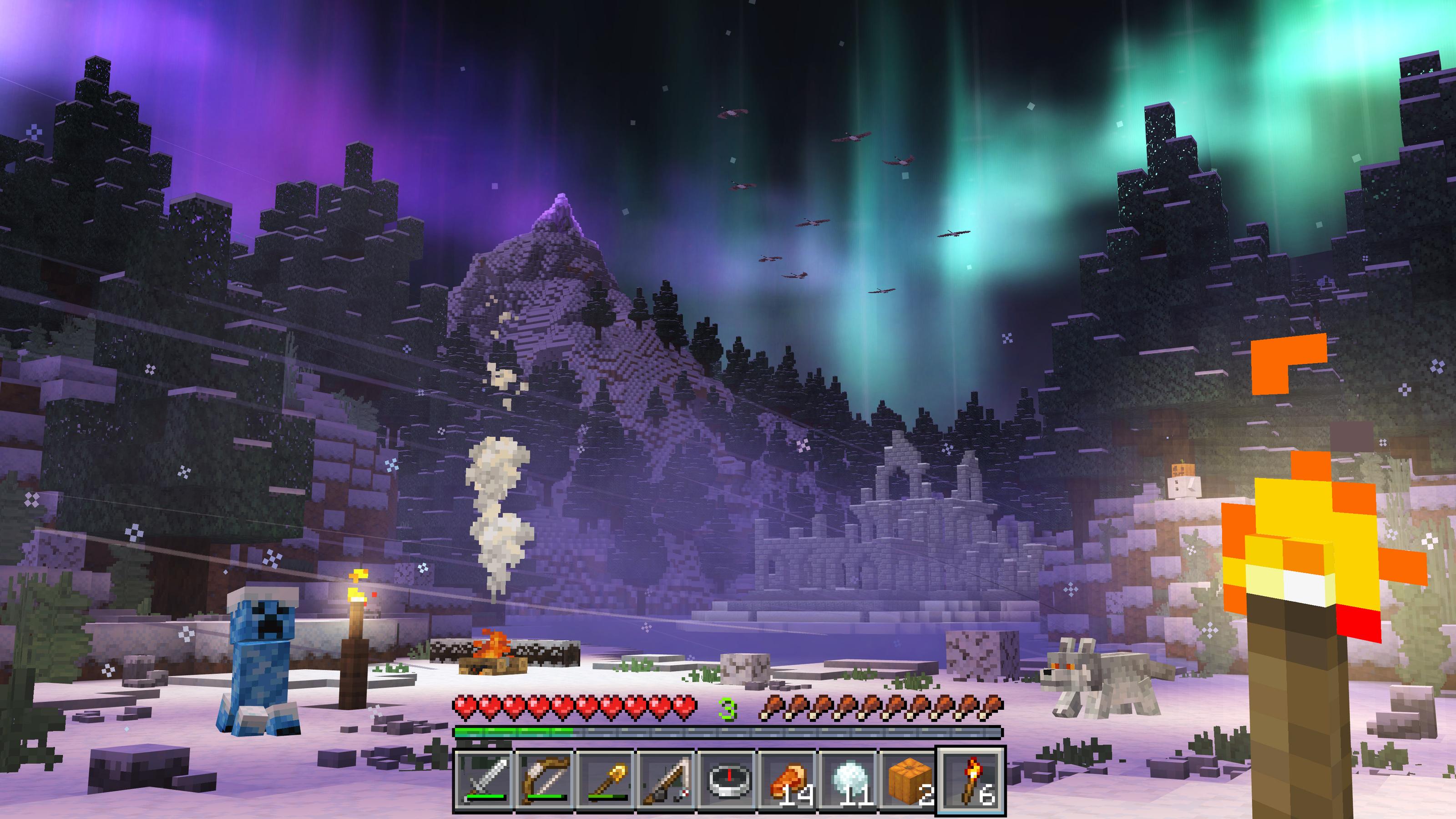Select the compass in the hotbar
This screenshot has height=819, width=1456.
click(729, 780)
